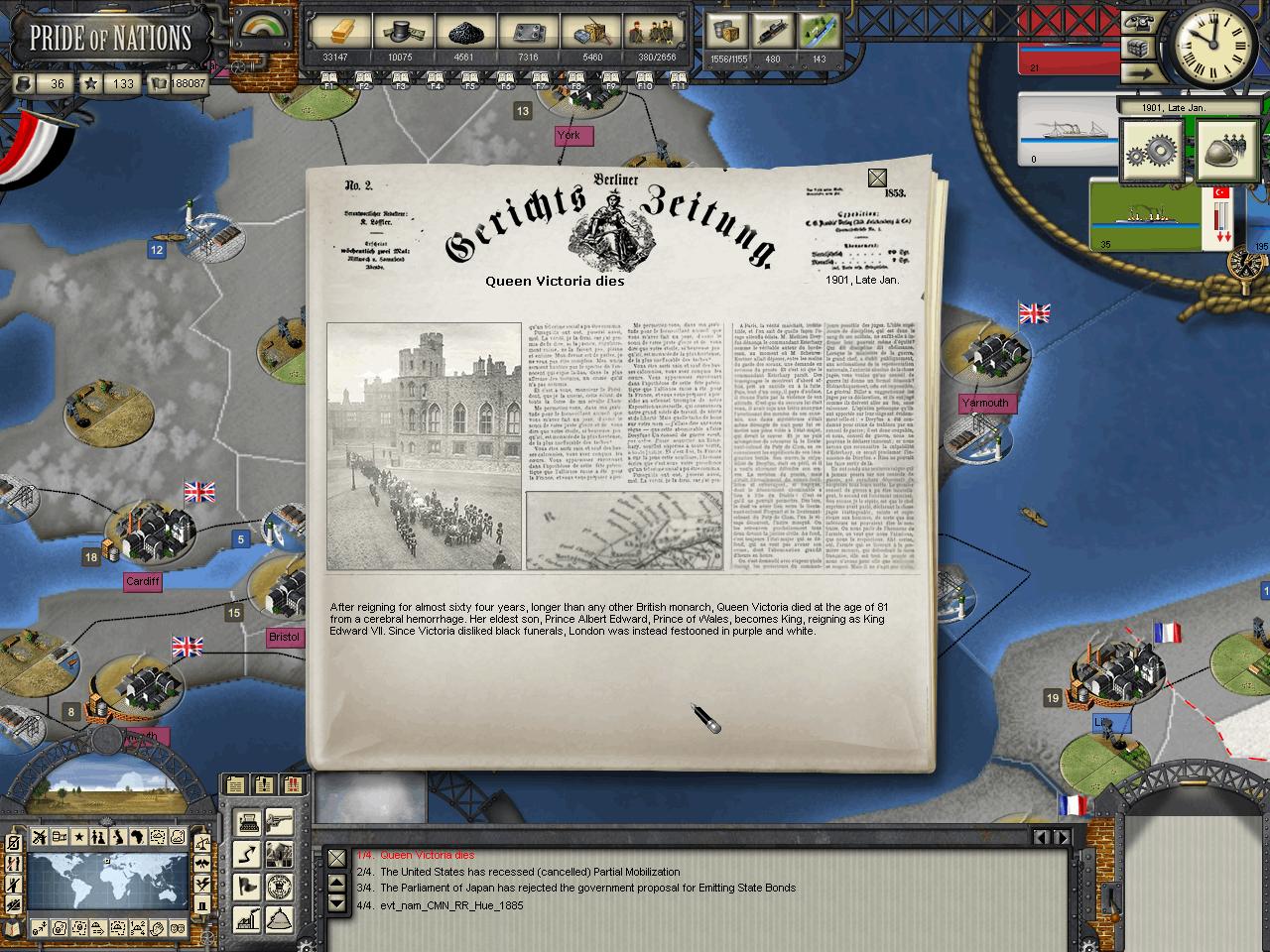Viewport: 1270px width, 952px height.
Task: Open the F11 ledger book
Action: (x=679, y=80)
